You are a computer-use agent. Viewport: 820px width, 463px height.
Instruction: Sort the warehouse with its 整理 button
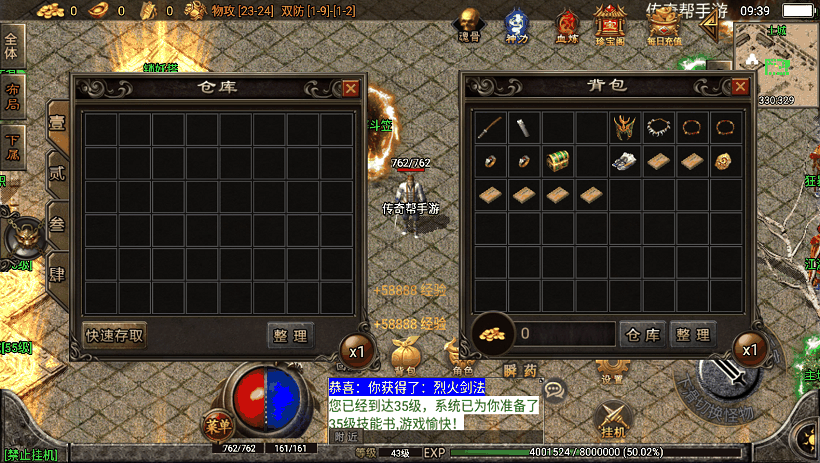click(x=291, y=335)
